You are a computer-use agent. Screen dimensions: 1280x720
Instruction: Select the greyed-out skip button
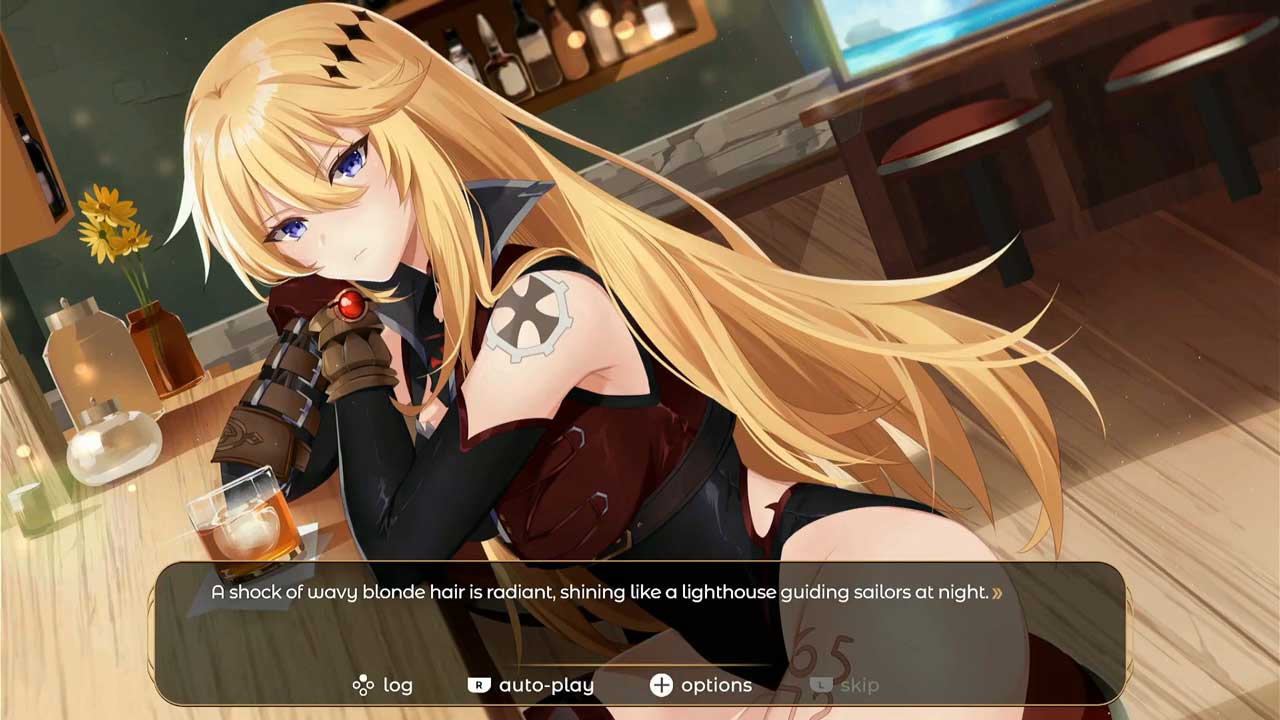[x=846, y=685]
